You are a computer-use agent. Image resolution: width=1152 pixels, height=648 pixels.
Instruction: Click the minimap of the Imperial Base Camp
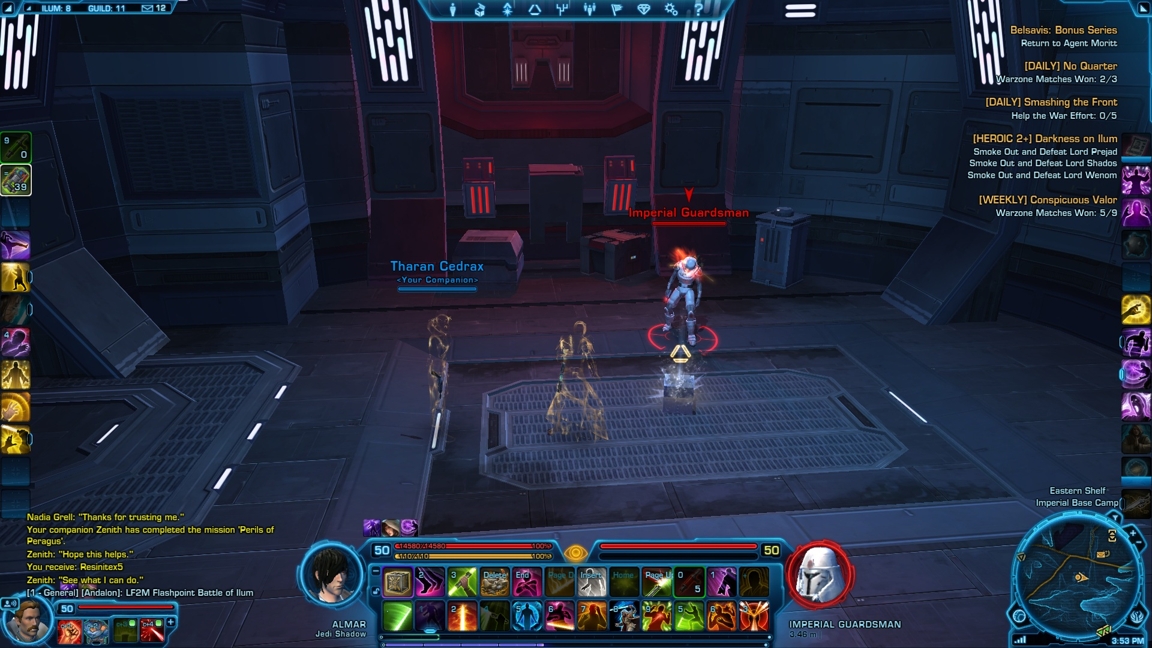[x=1076, y=577]
